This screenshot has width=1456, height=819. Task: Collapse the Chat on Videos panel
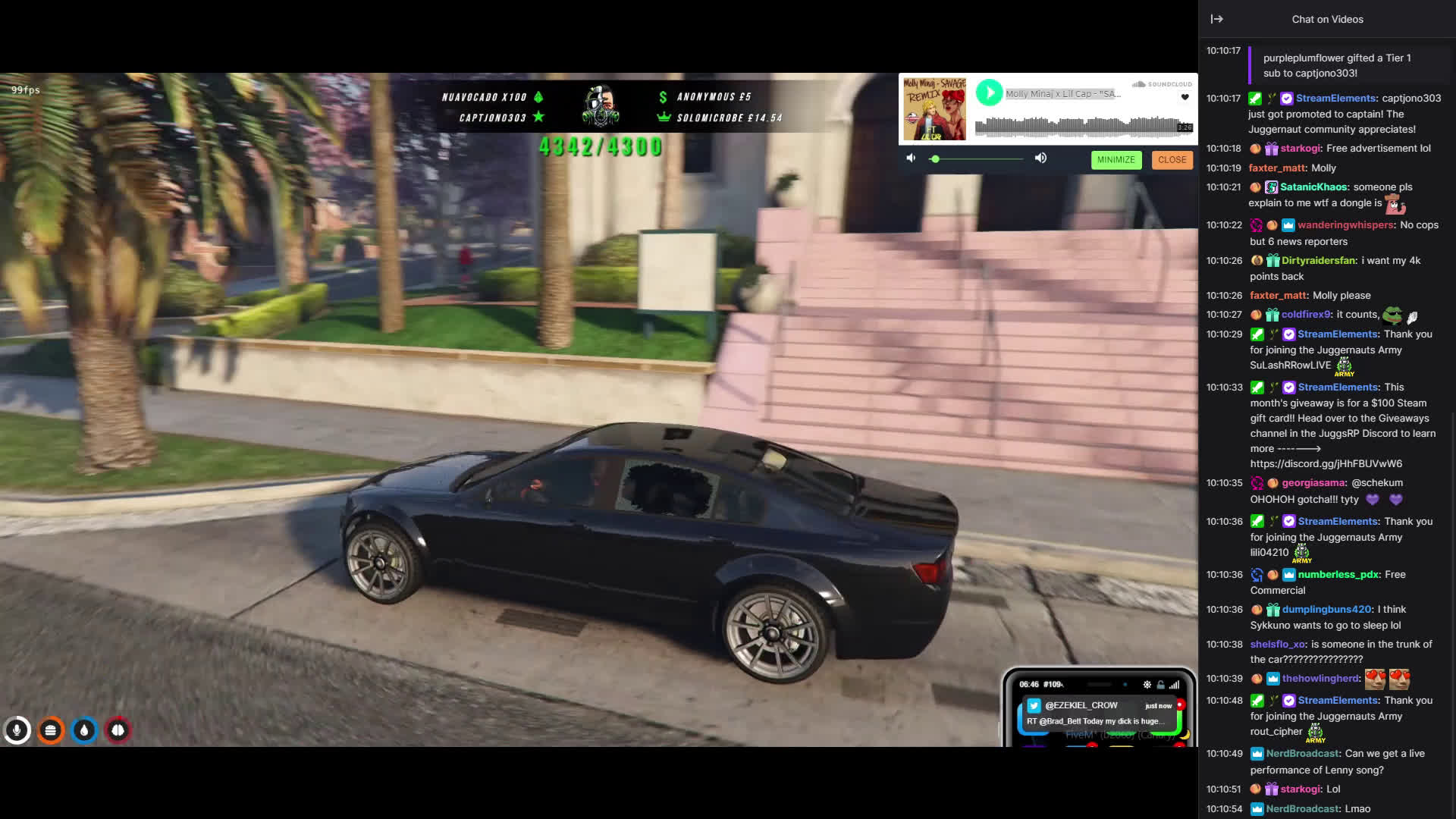[1216, 19]
